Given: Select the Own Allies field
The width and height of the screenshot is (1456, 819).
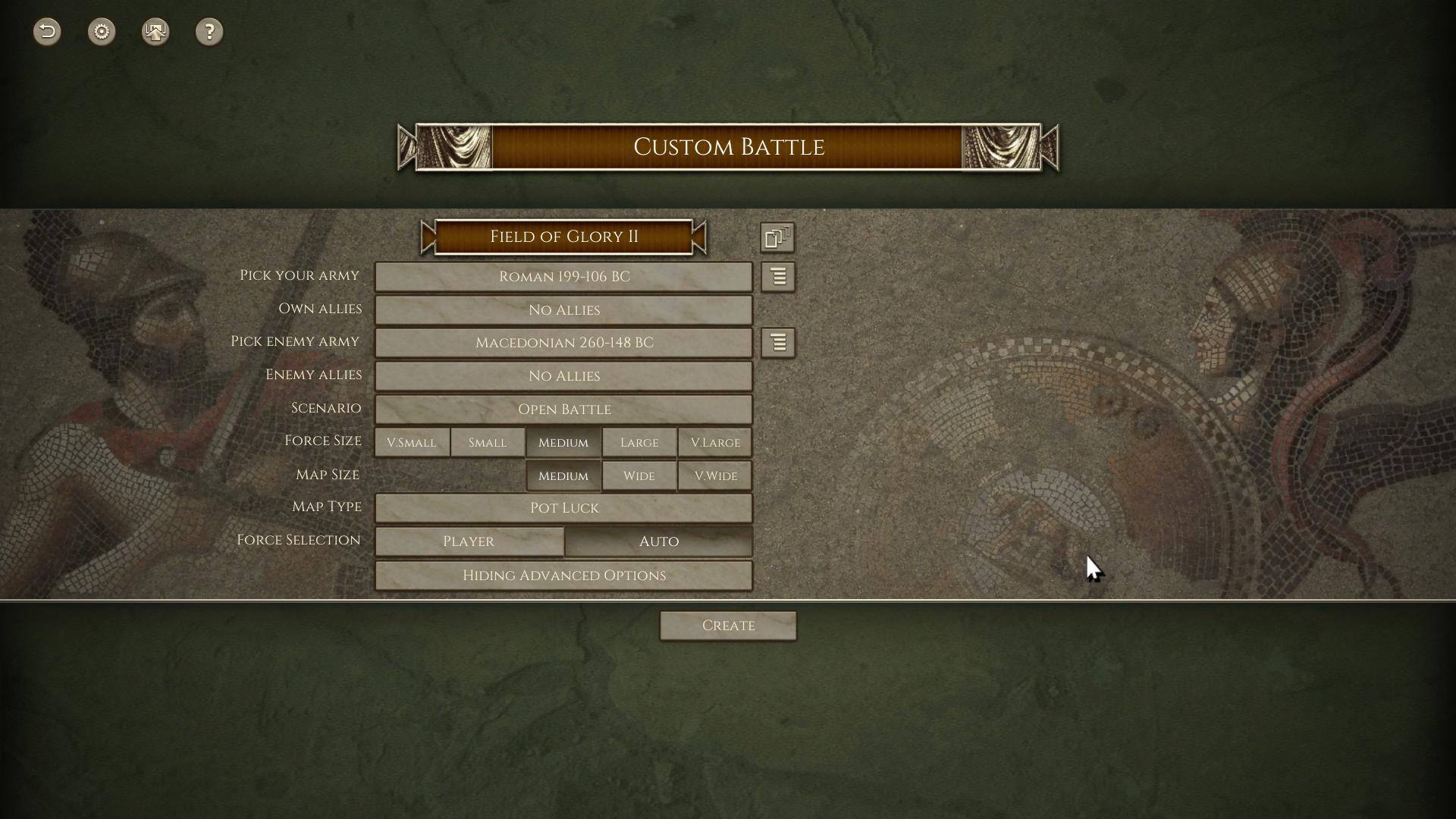Looking at the screenshot, I should [x=563, y=310].
